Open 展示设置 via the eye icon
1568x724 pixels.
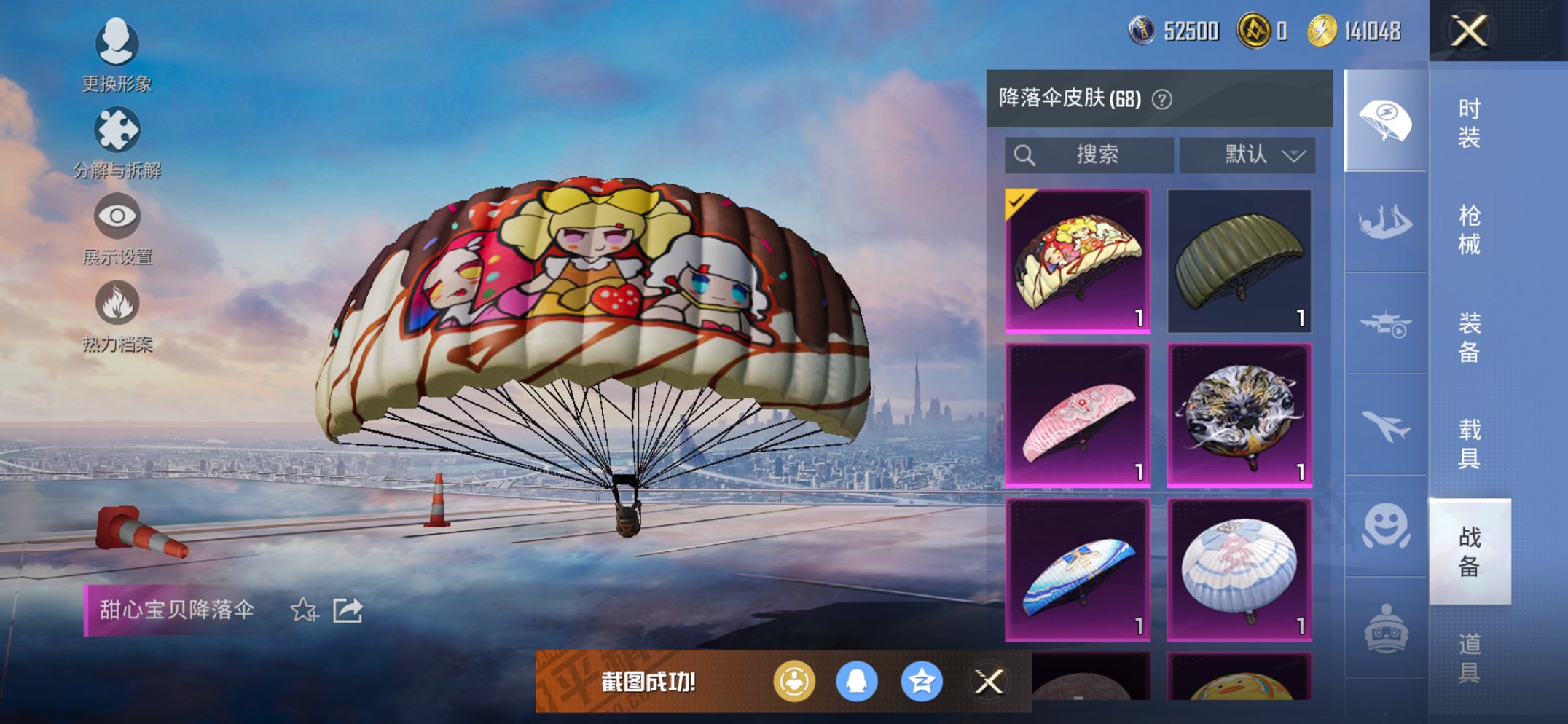point(117,216)
